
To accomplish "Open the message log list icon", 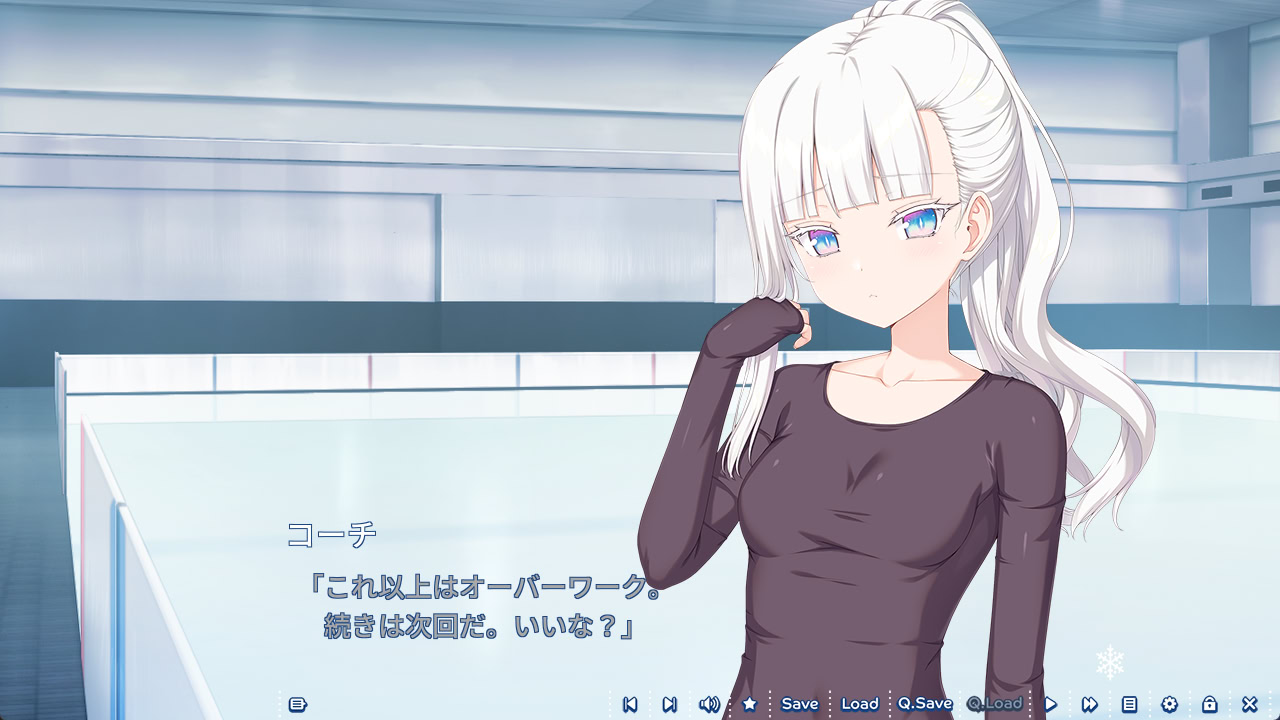I will point(1129,704).
